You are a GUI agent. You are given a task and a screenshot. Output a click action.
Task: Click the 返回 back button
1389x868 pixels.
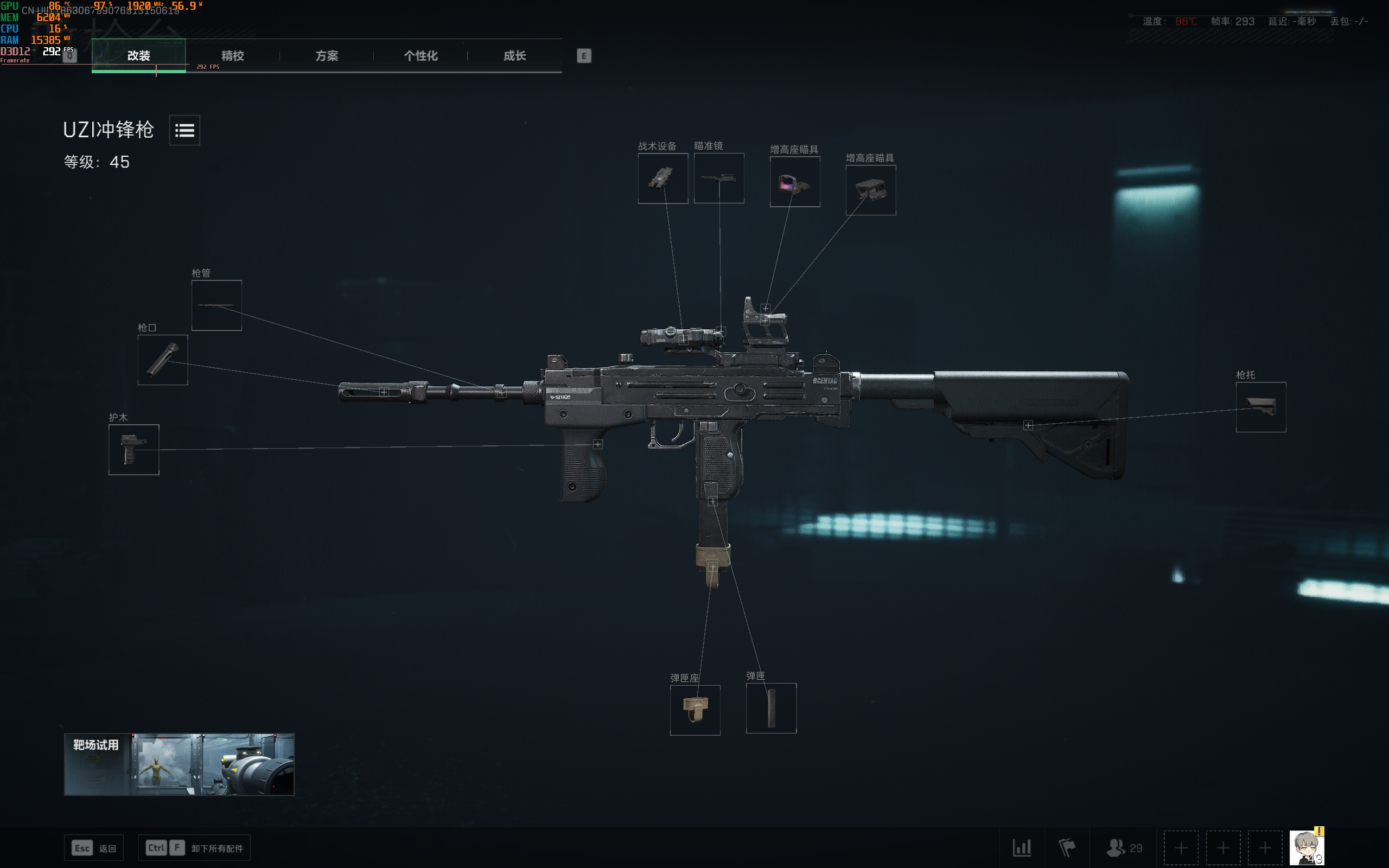(94, 848)
